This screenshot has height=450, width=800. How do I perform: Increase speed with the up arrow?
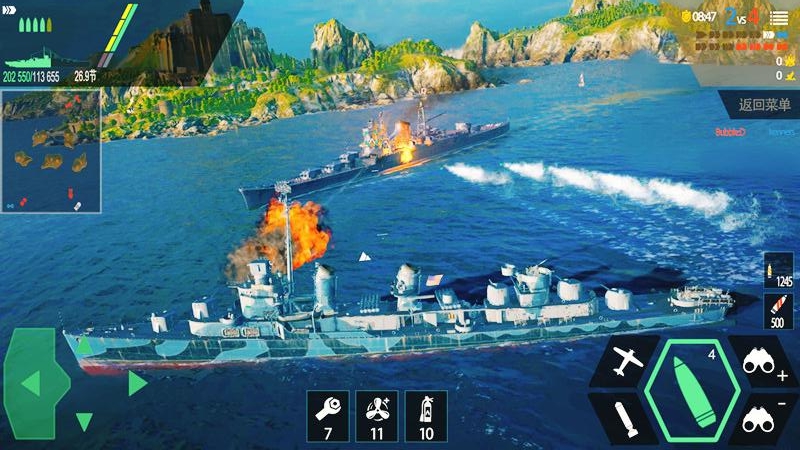[x=84, y=345]
